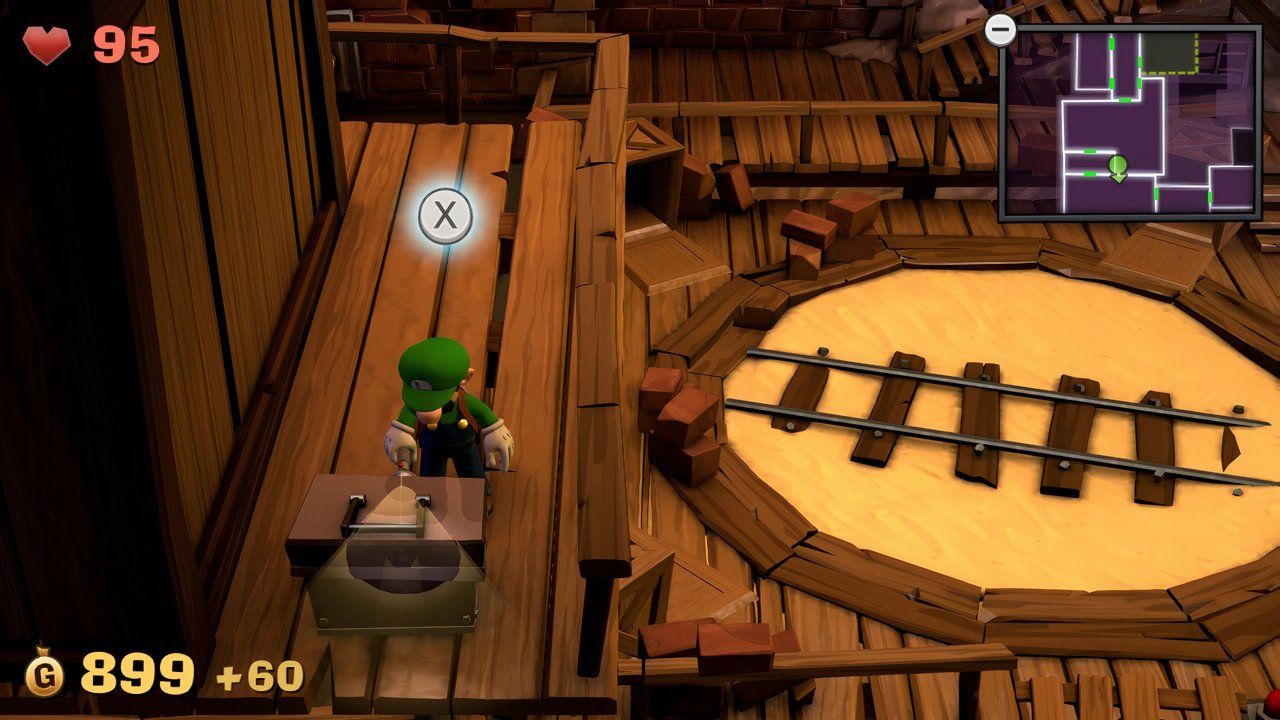The width and height of the screenshot is (1280, 720).
Task: Toggle the bottom-right minimap door marker
Action: pyautogui.click(x=1210, y=196)
